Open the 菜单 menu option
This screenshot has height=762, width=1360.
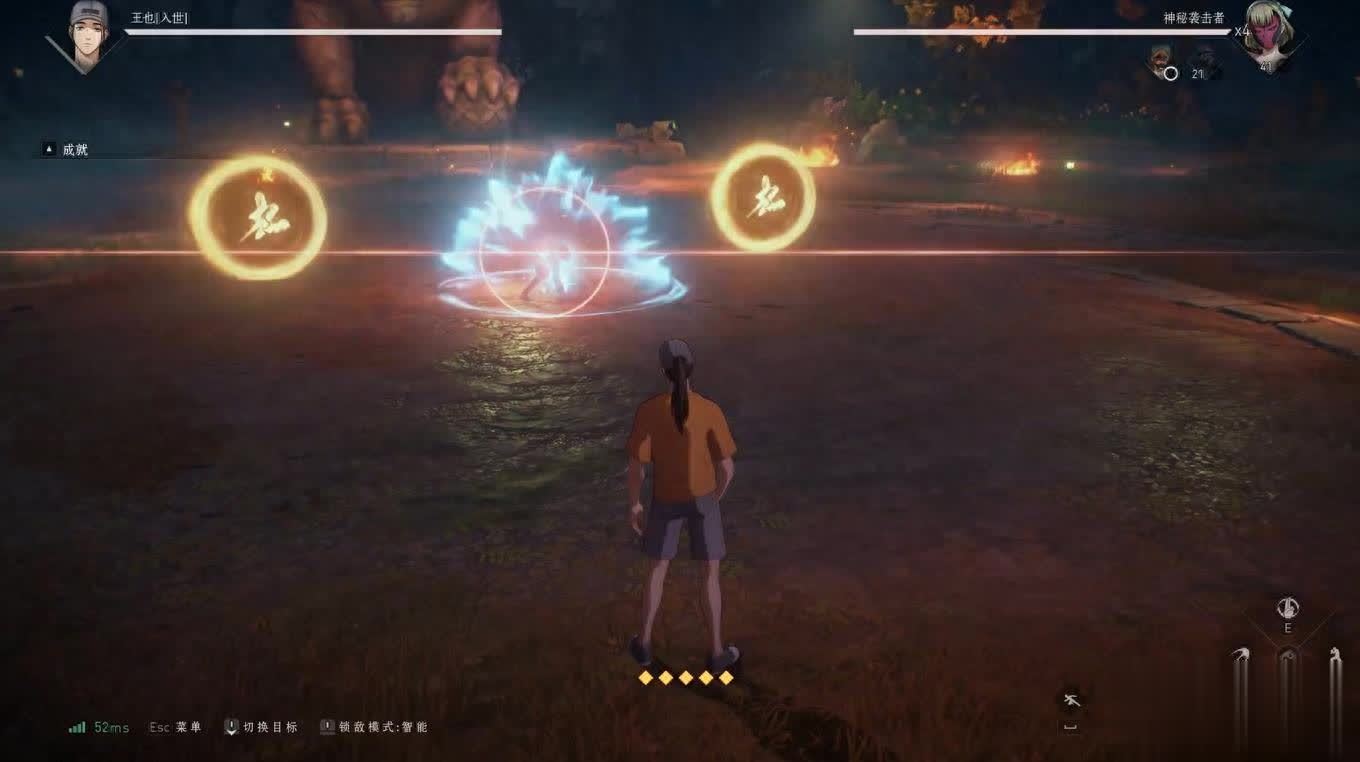[176, 727]
